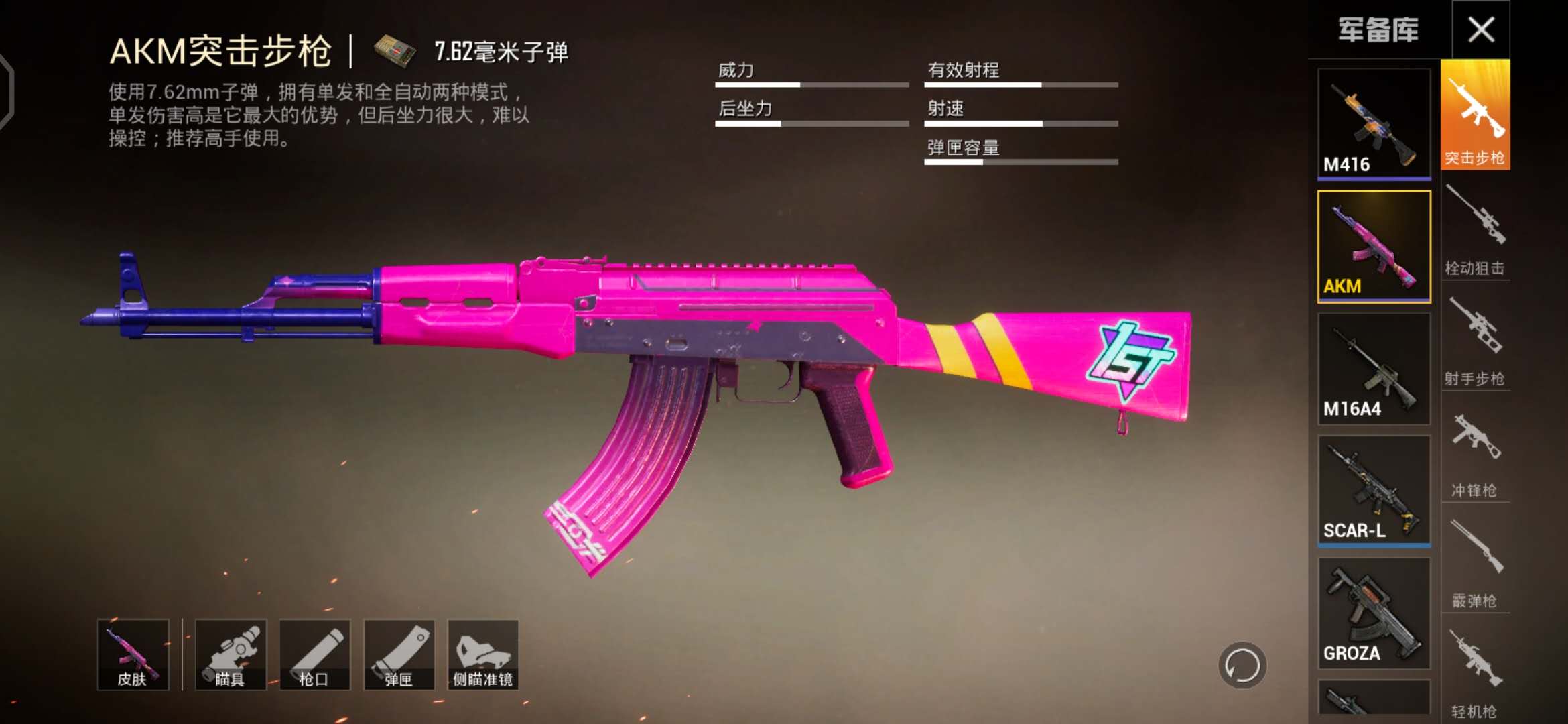
Task: Select the 瞄具 scope attachment slot
Action: (231, 654)
